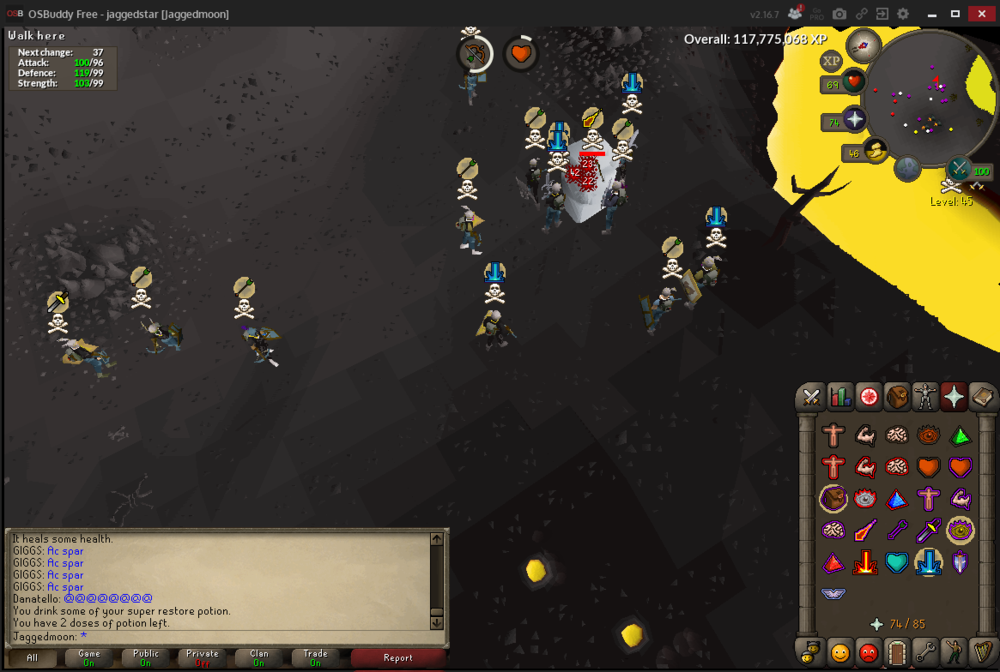The width and height of the screenshot is (1000, 672).
Task: Take a screenshot with OSBuddy camera
Action: coord(839,14)
